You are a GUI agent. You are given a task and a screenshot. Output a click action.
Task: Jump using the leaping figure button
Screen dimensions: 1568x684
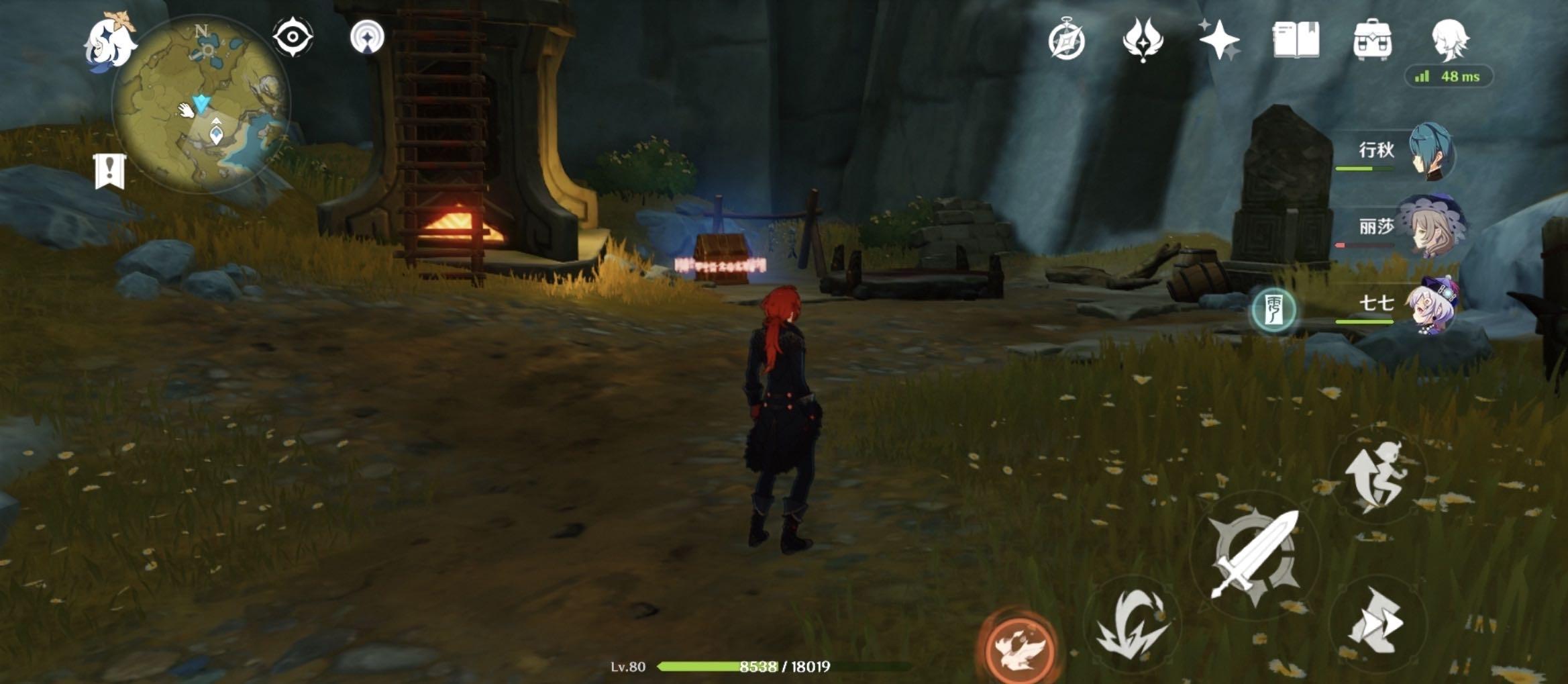coord(1378,475)
